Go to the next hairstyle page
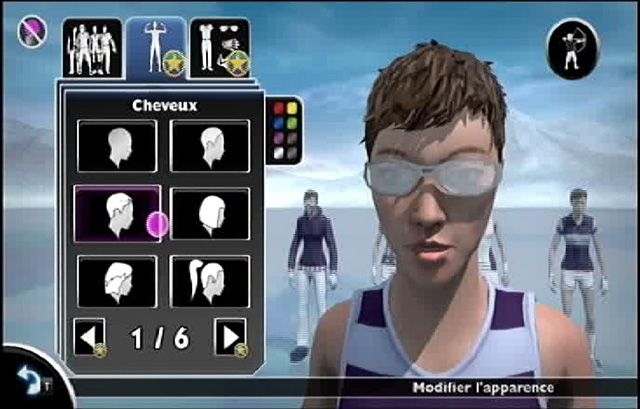Image resolution: width=640 pixels, height=409 pixels. click(x=231, y=337)
